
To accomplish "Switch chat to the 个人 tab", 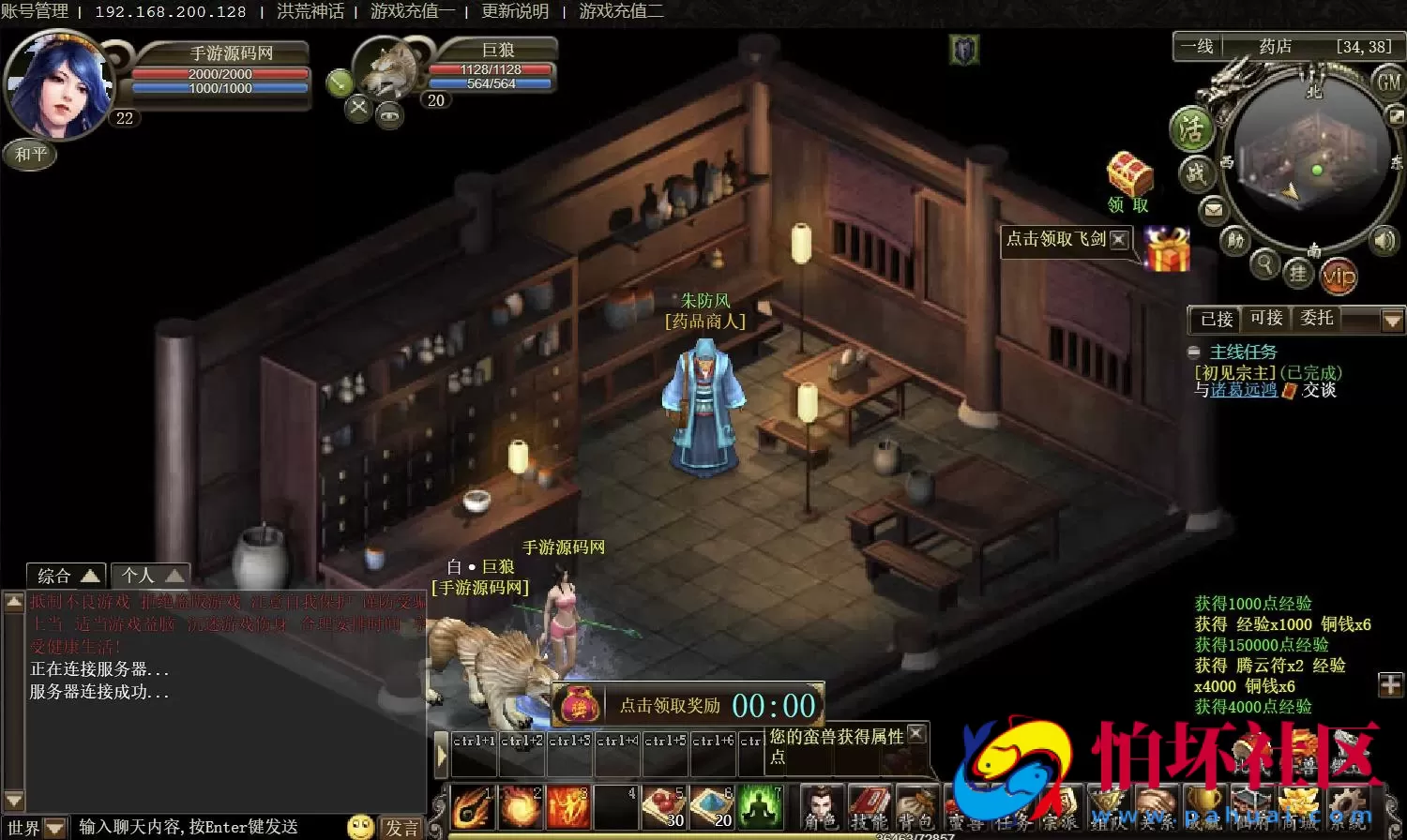I will 150,575.
